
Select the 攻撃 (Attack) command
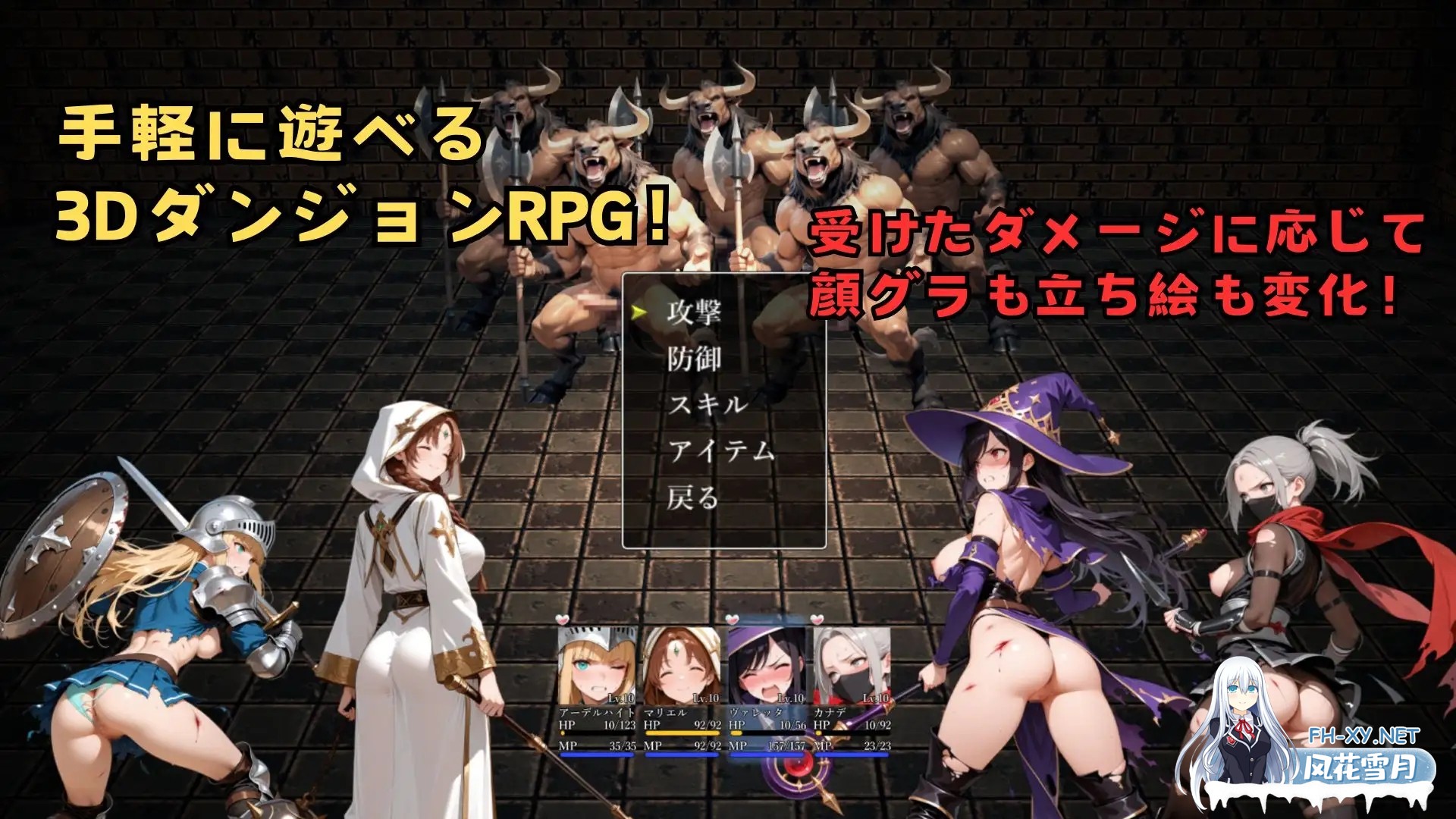pyautogui.click(x=695, y=312)
